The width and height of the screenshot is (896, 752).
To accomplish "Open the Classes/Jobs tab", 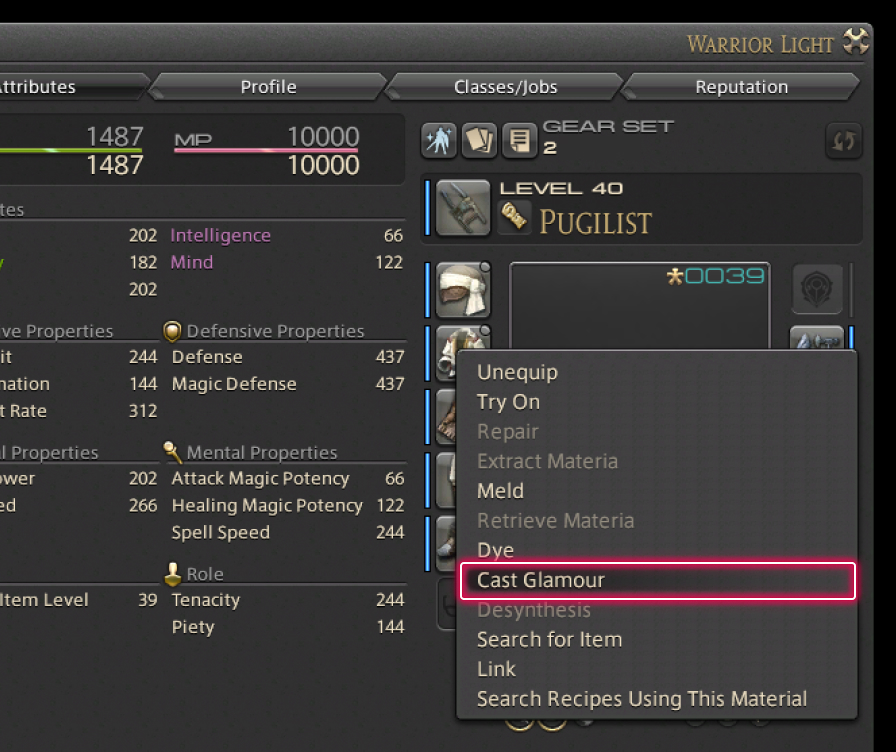I will pos(506,87).
